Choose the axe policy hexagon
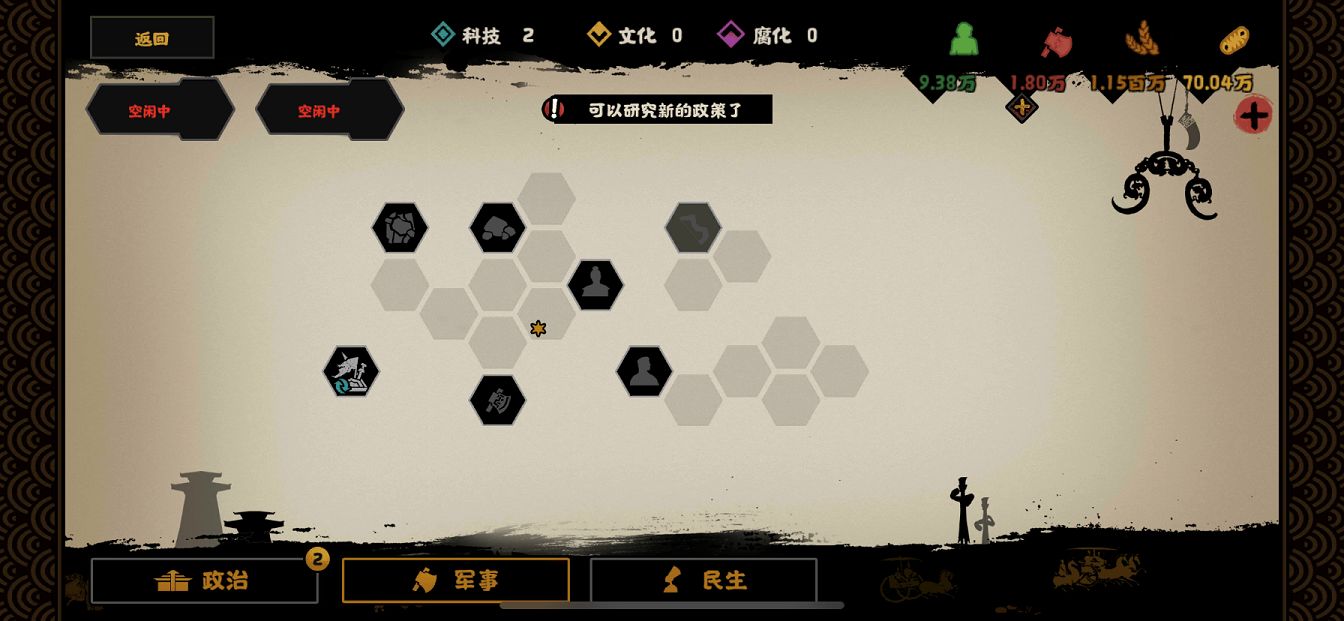Viewport: 1344px width, 621px height. (498, 400)
